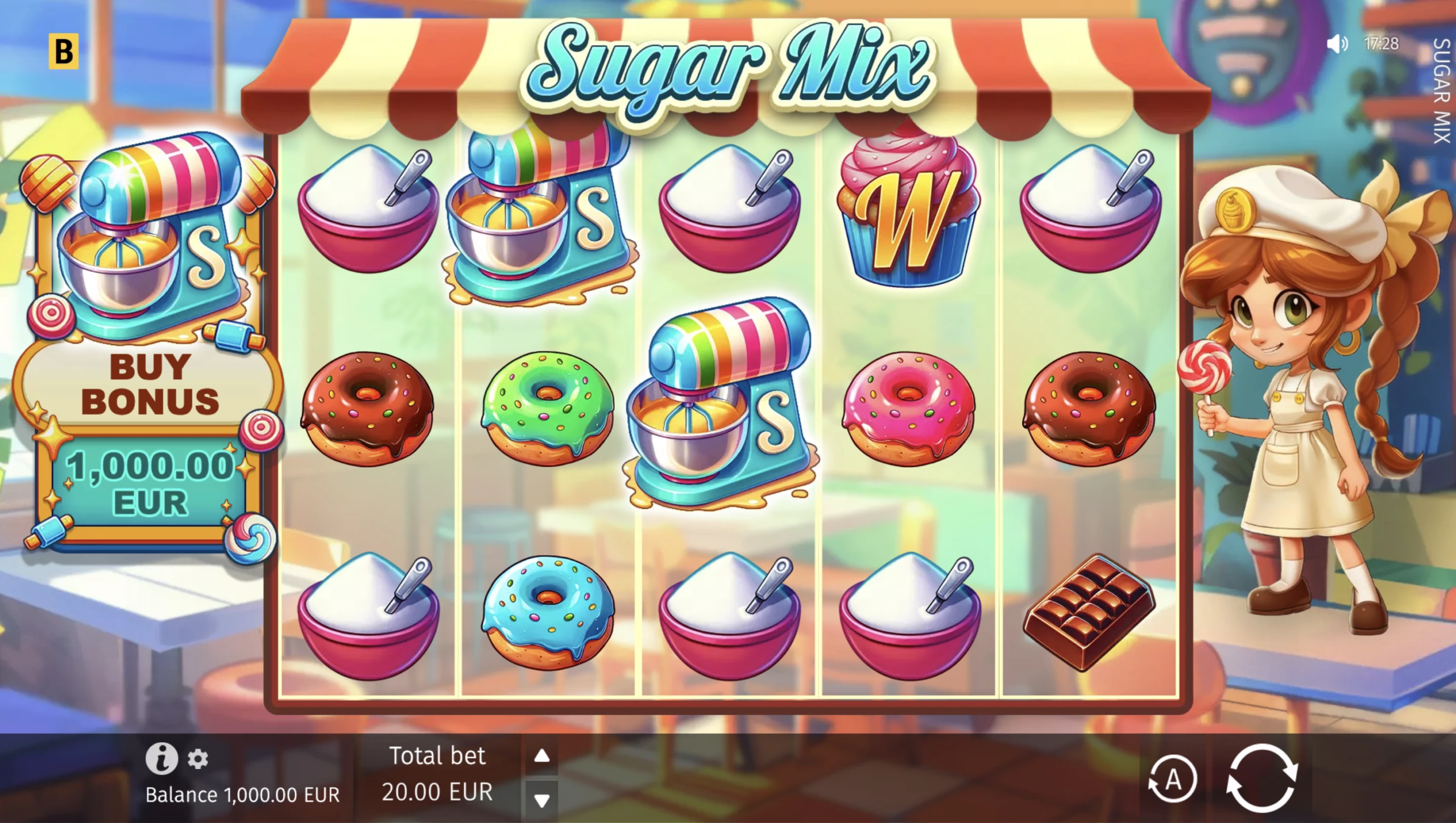Open the game info paytable

(x=162, y=758)
